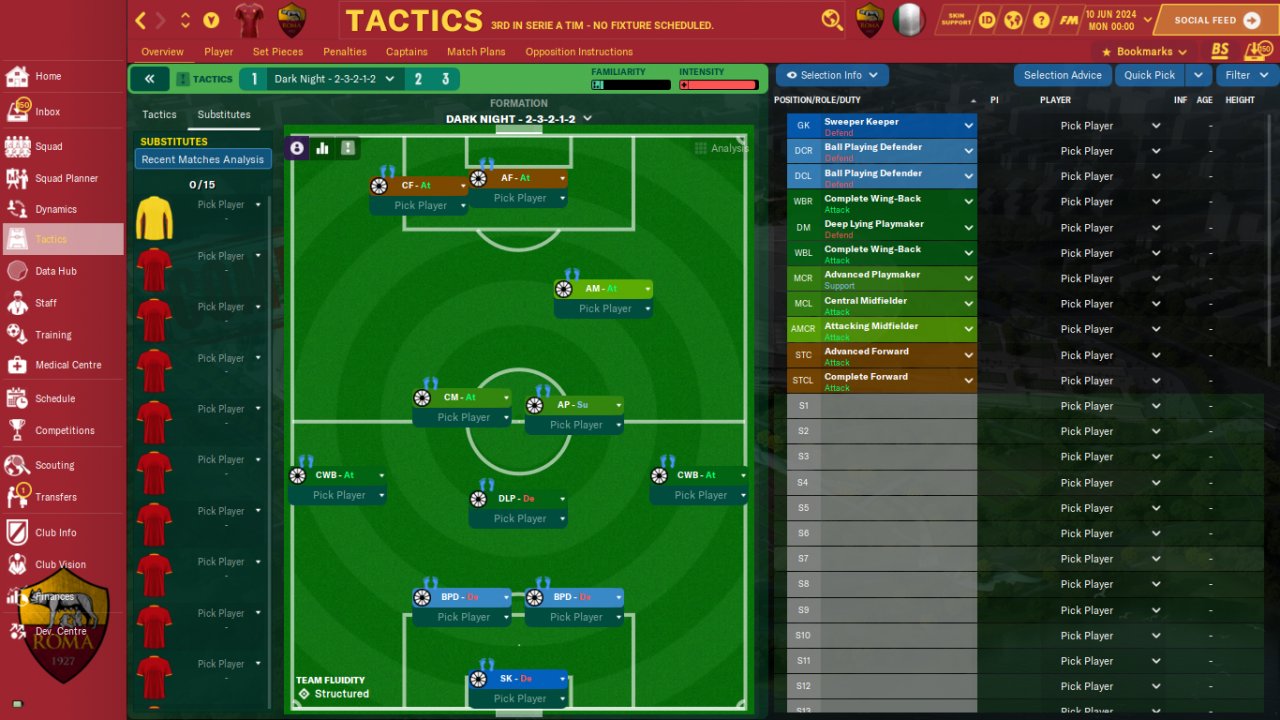Switch to tactic slot 2
The image size is (1280, 720).
pyautogui.click(x=418, y=79)
